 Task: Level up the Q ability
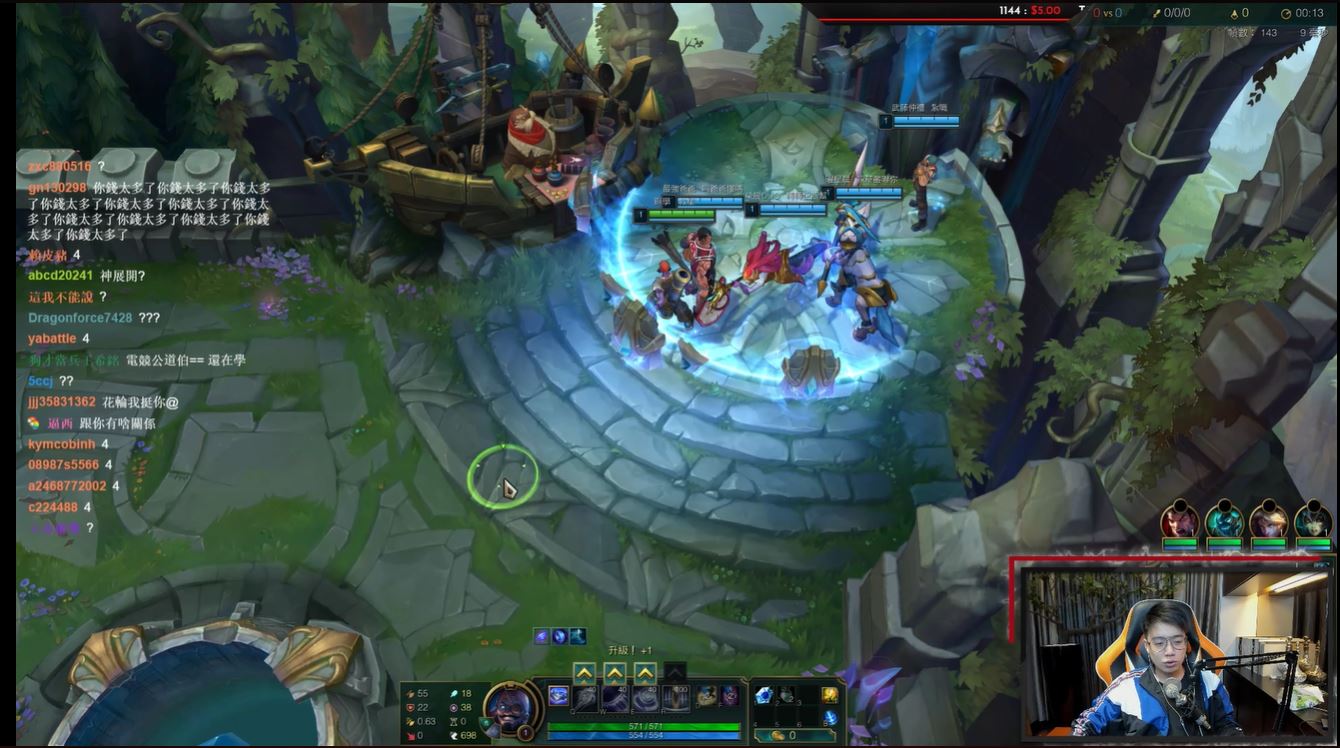click(x=585, y=673)
